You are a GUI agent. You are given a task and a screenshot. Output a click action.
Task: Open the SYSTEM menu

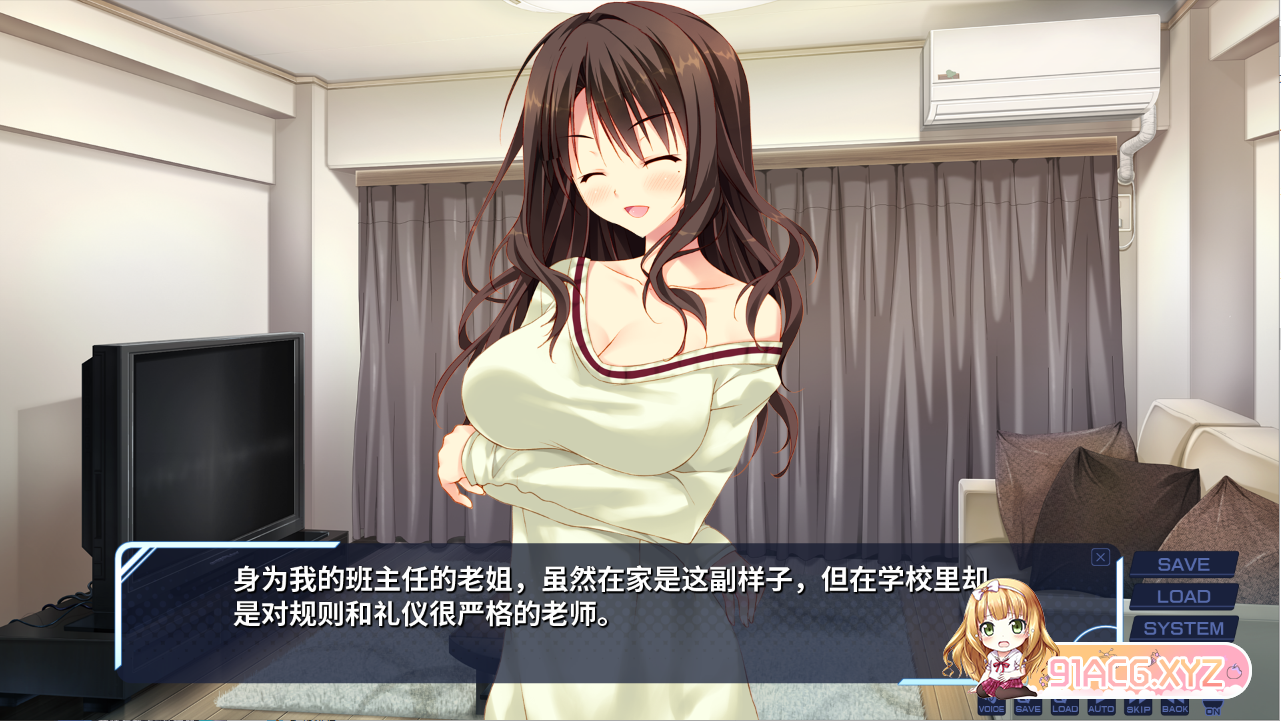tap(1183, 628)
